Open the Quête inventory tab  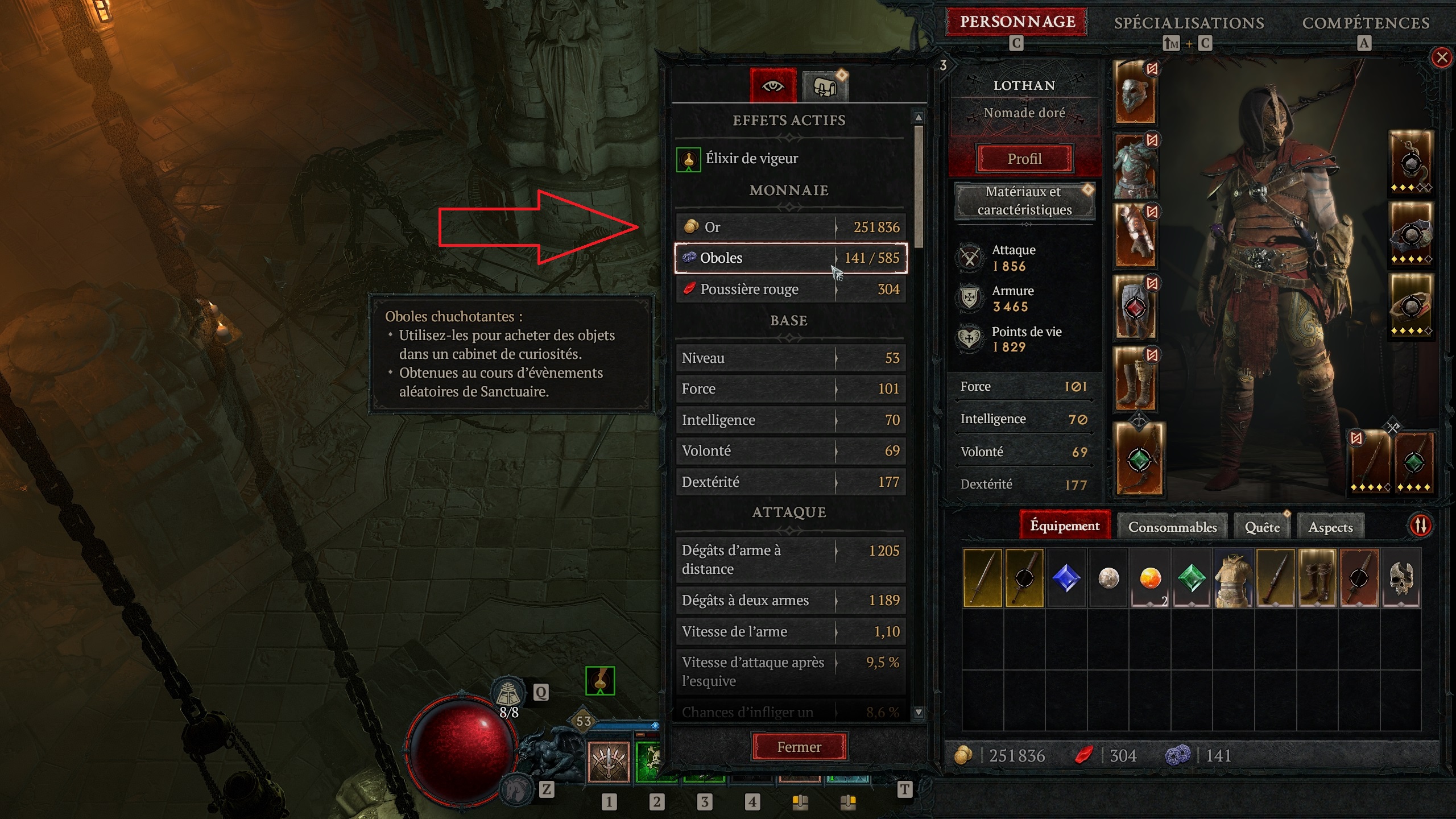pyautogui.click(x=1262, y=527)
